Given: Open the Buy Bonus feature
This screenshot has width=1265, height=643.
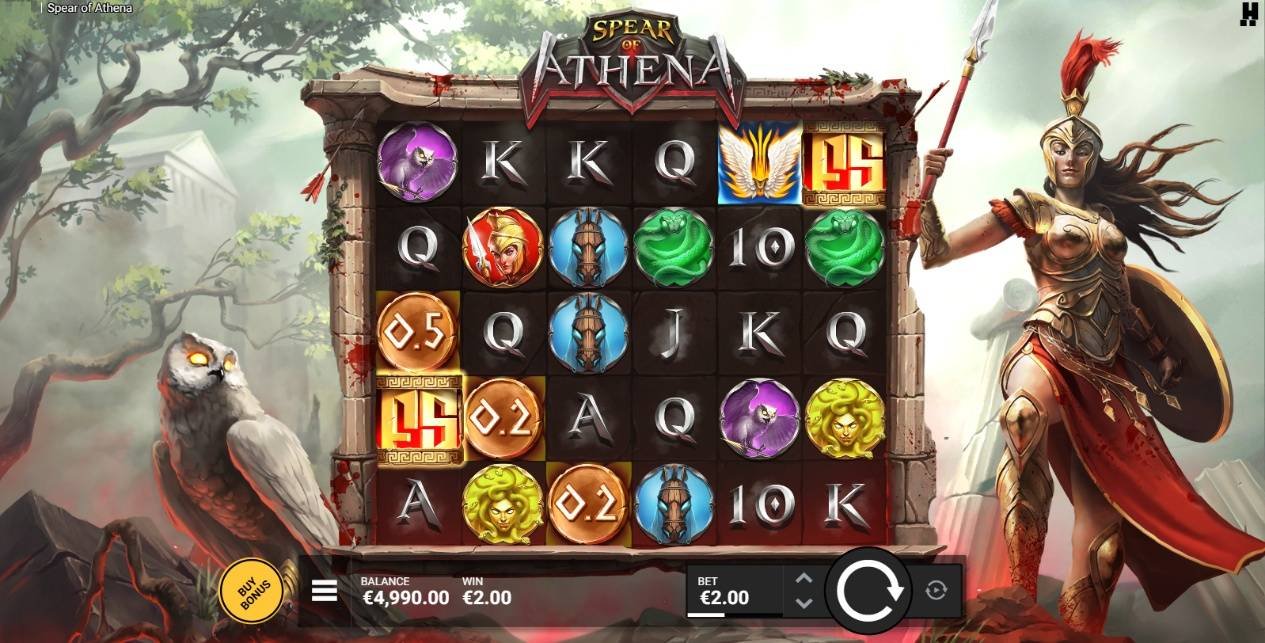Looking at the screenshot, I should 249,592.
